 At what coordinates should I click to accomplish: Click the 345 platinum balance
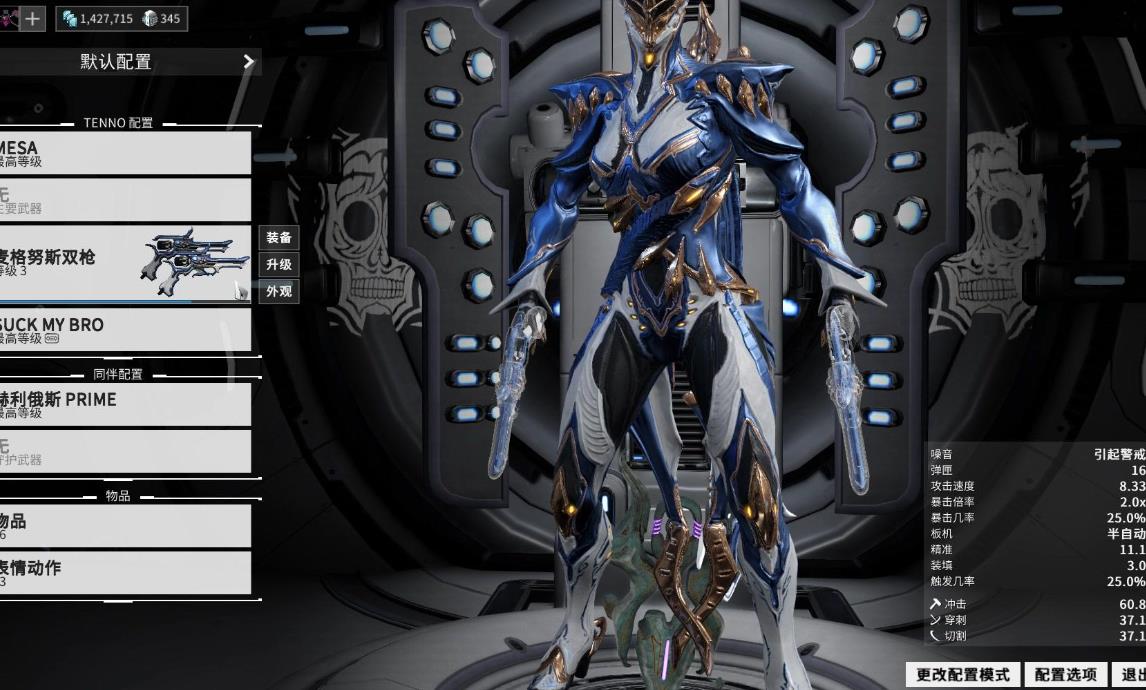pos(162,18)
